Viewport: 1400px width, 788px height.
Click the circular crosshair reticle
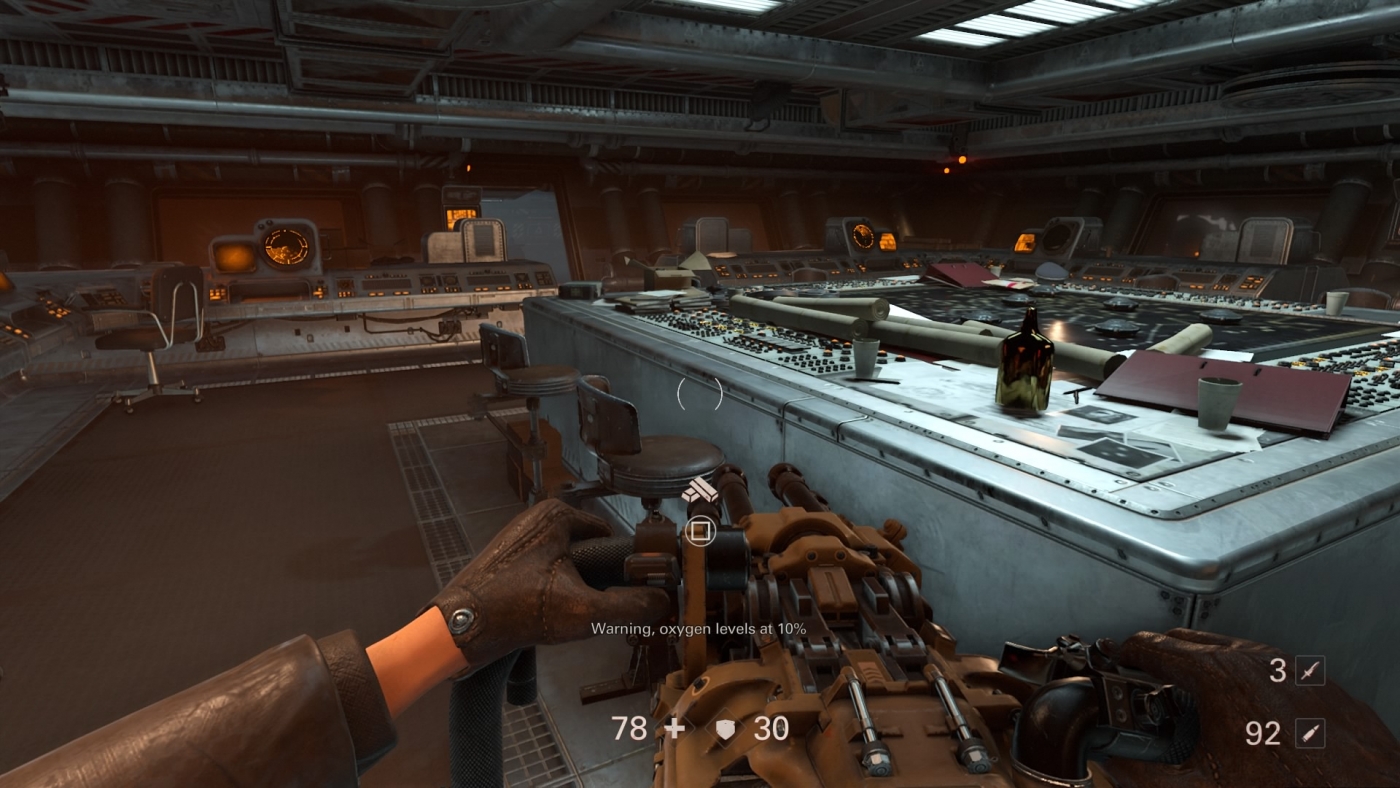(x=700, y=395)
